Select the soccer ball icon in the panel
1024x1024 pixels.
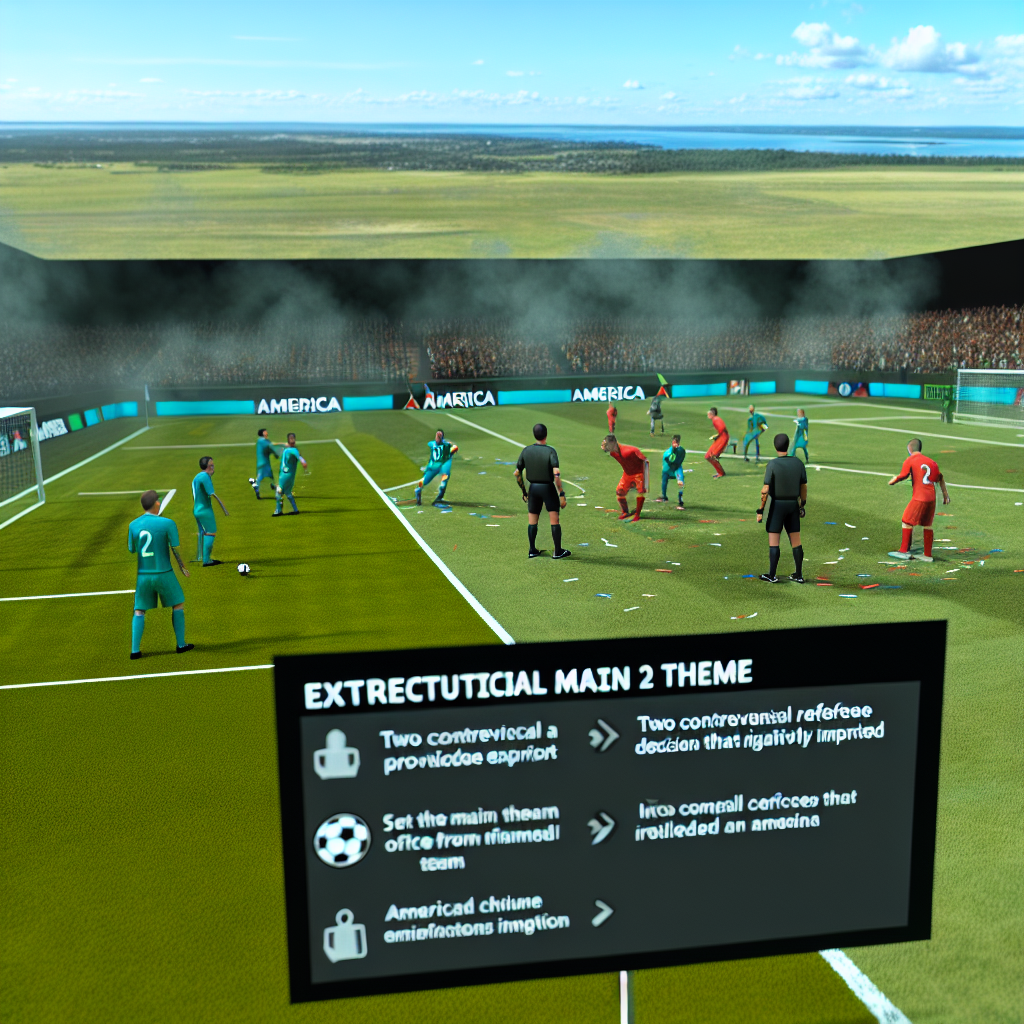342,839
